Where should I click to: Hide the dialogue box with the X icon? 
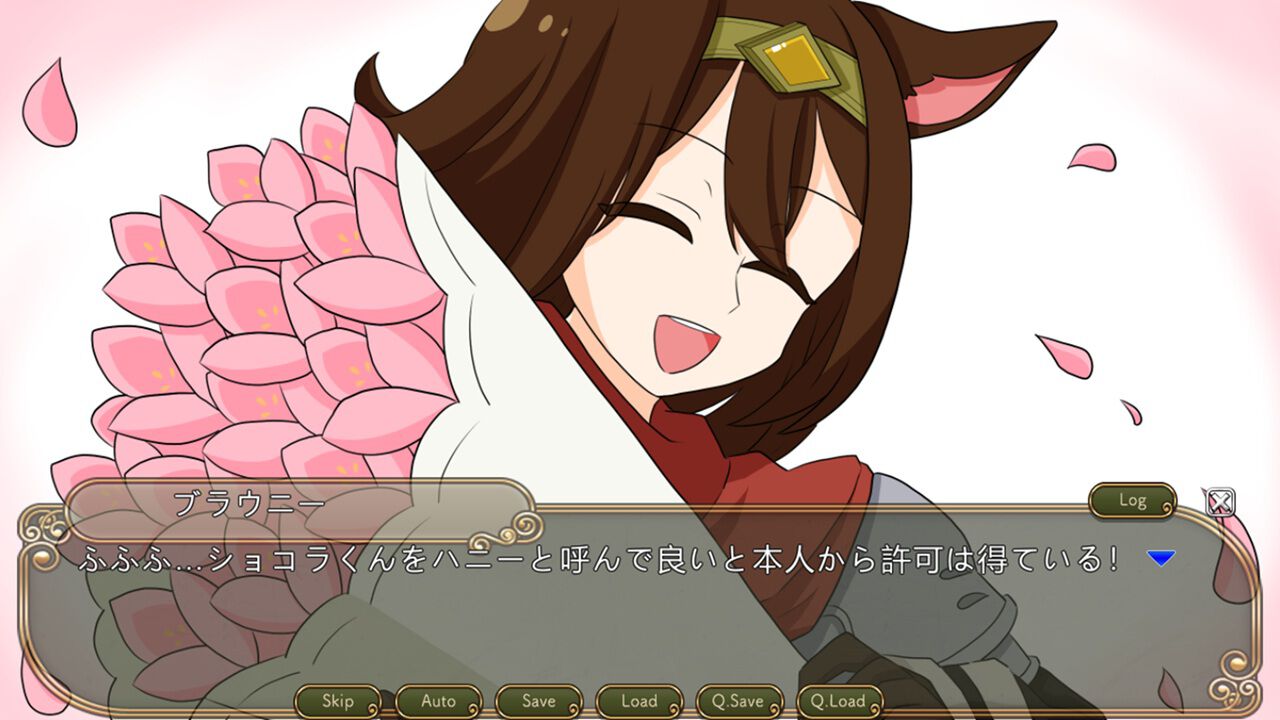pos(1222,505)
